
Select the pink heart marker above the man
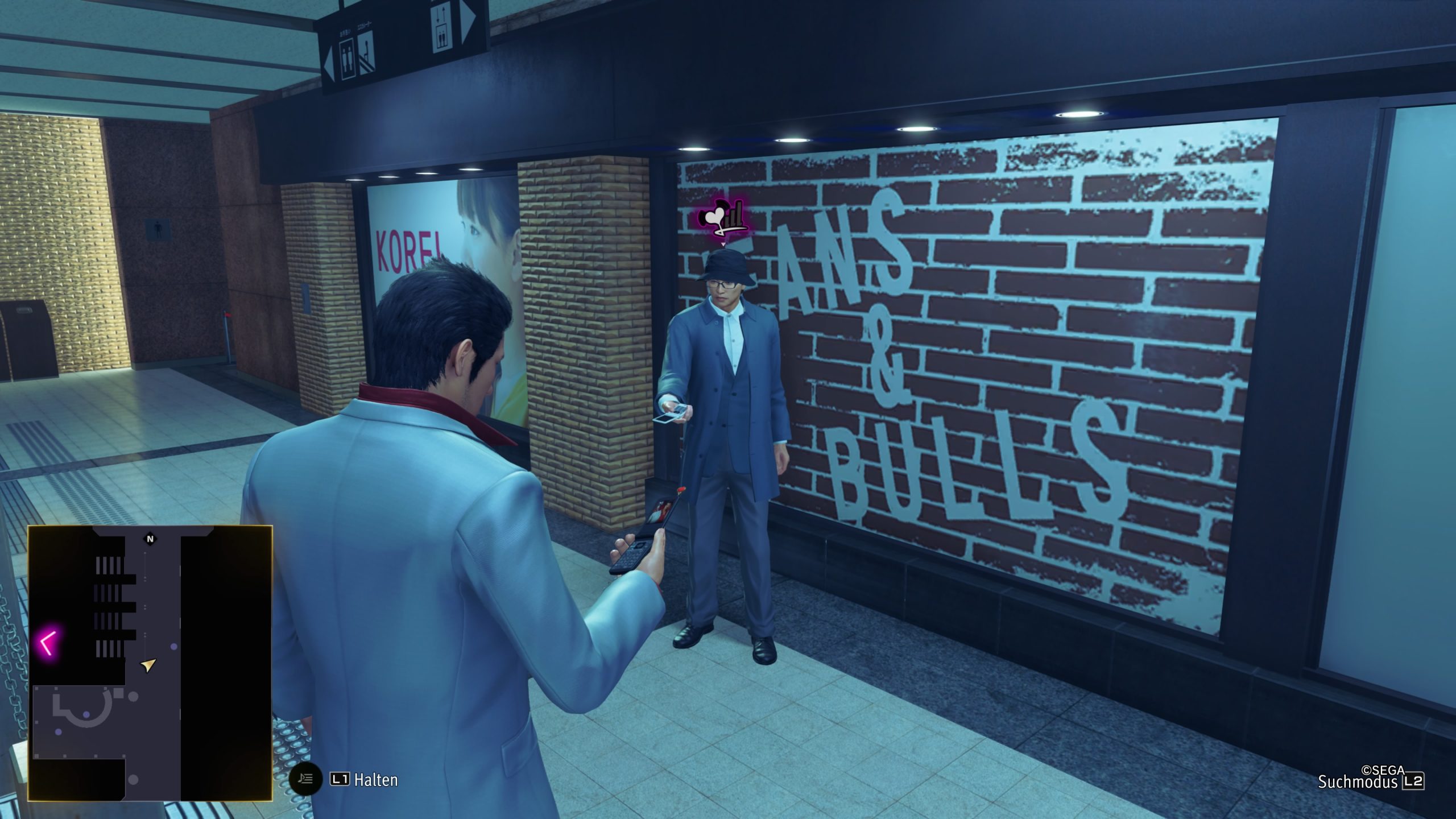[x=722, y=221]
